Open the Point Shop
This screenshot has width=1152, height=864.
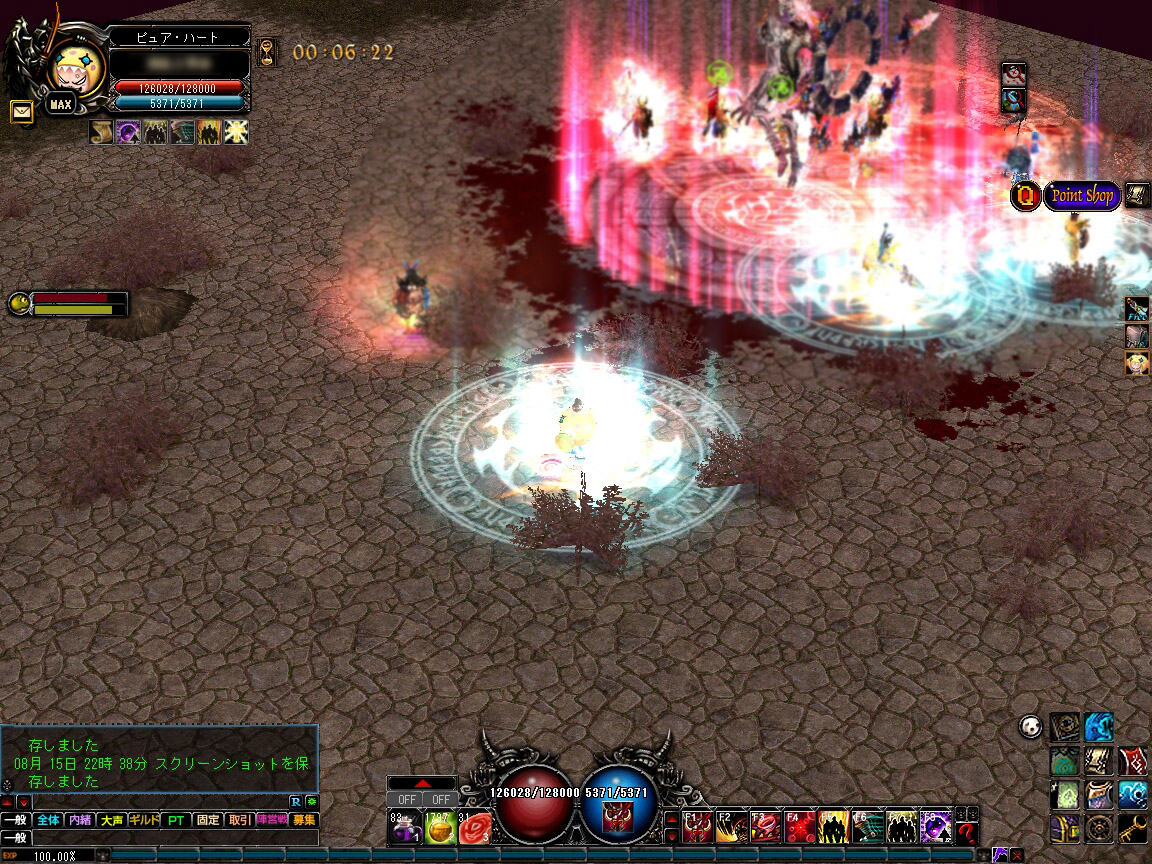(x=1082, y=196)
